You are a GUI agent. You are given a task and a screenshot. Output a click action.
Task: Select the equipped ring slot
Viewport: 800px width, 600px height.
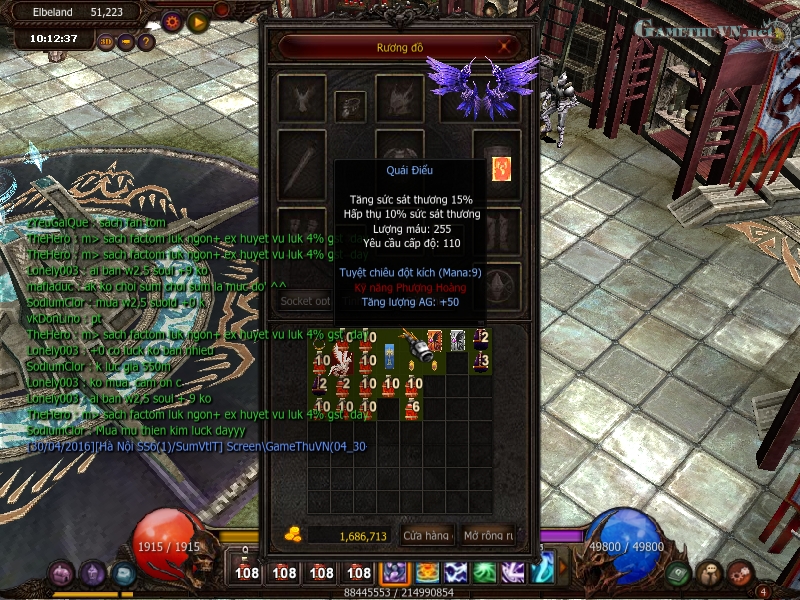coord(350,102)
